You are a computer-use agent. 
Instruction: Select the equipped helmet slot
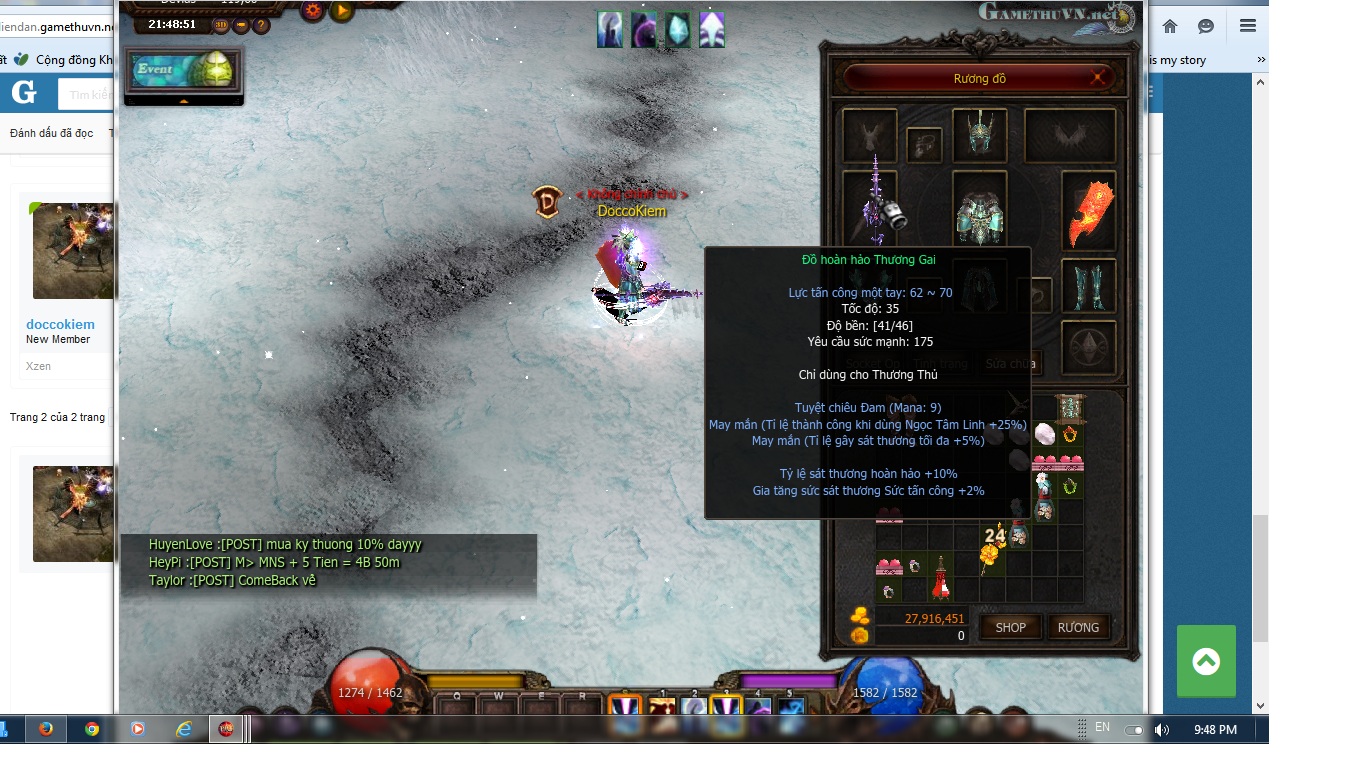979,135
